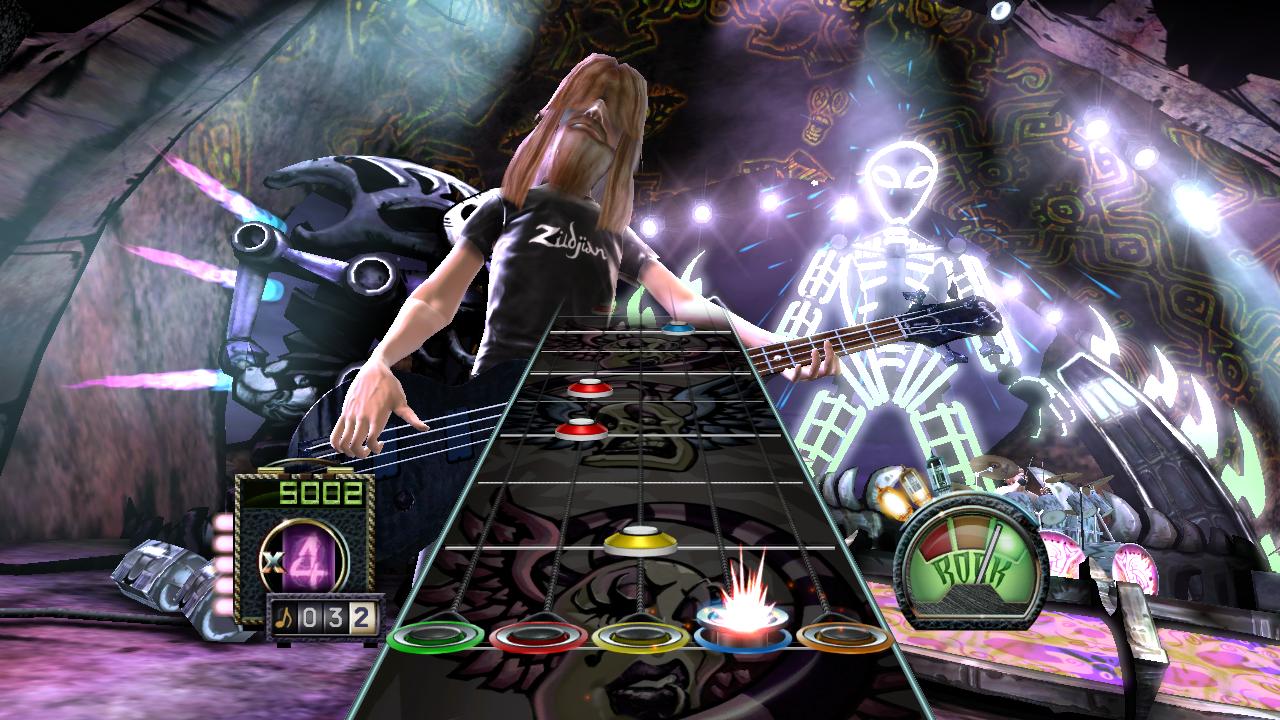1280x720 pixels.
Task: Hit the green fret button
Action: 435,636
